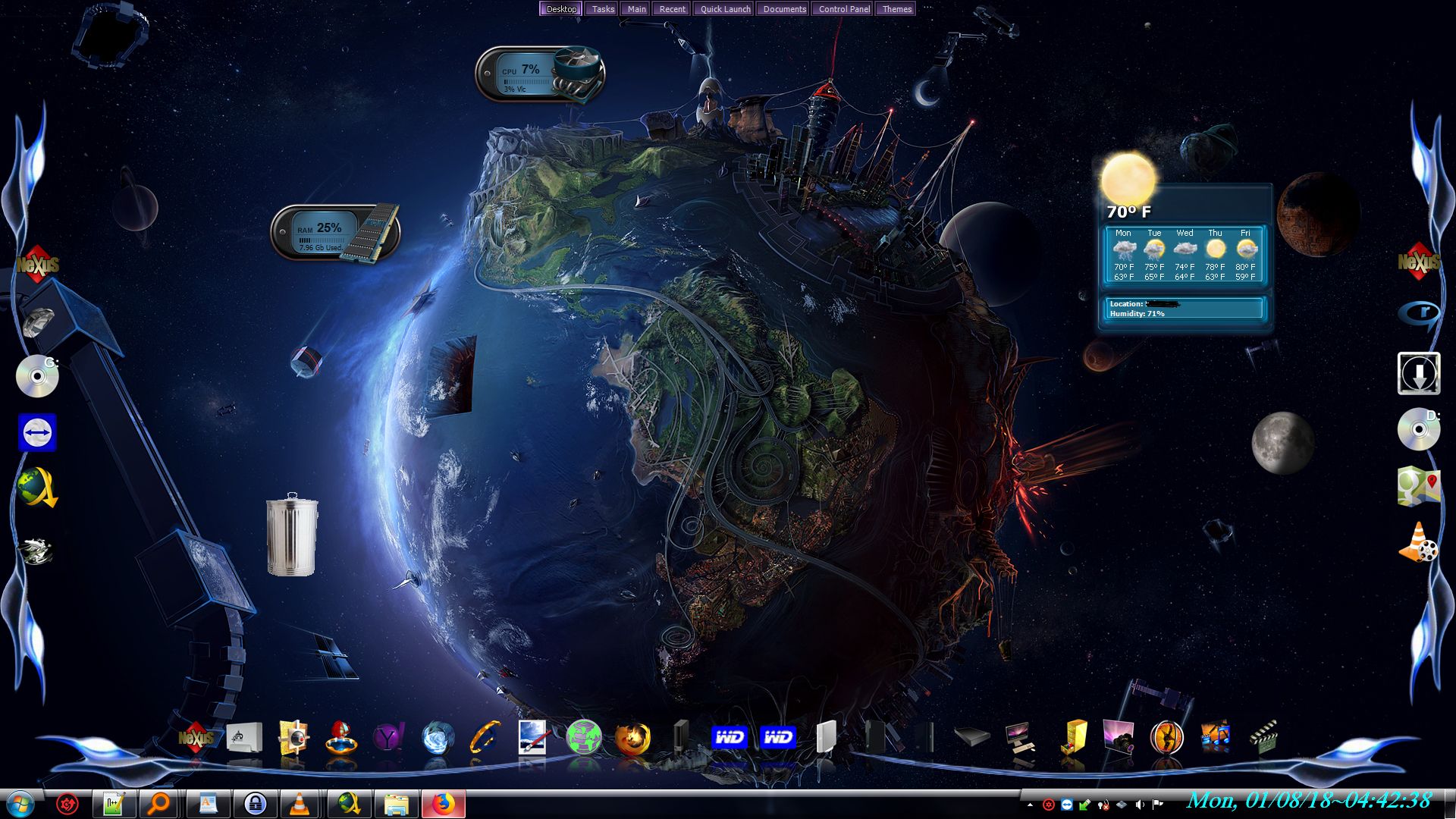Screen dimensions: 1456x819
Task: Switch to the Tasks tab
Action: (x=603, y=9)
